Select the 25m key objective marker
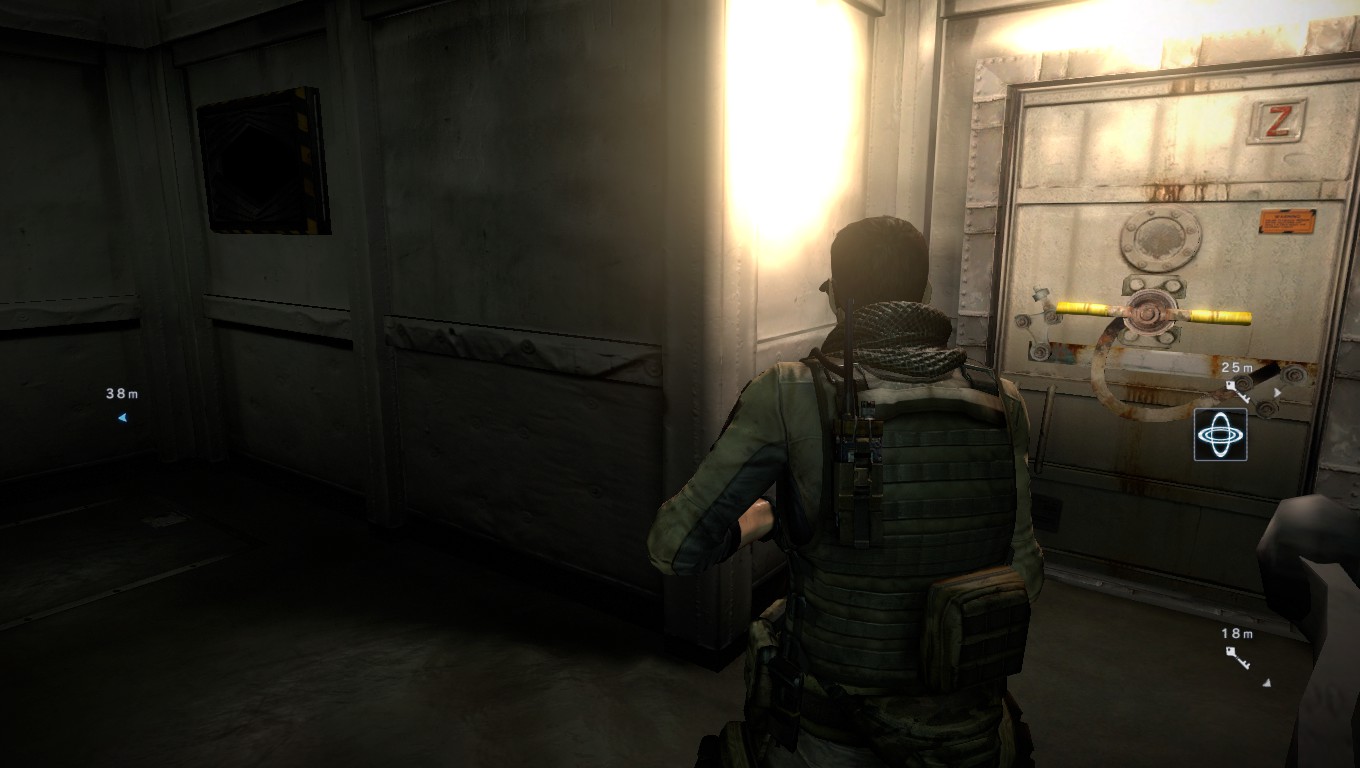The image size is (1360, 768). click(1238, 390)
